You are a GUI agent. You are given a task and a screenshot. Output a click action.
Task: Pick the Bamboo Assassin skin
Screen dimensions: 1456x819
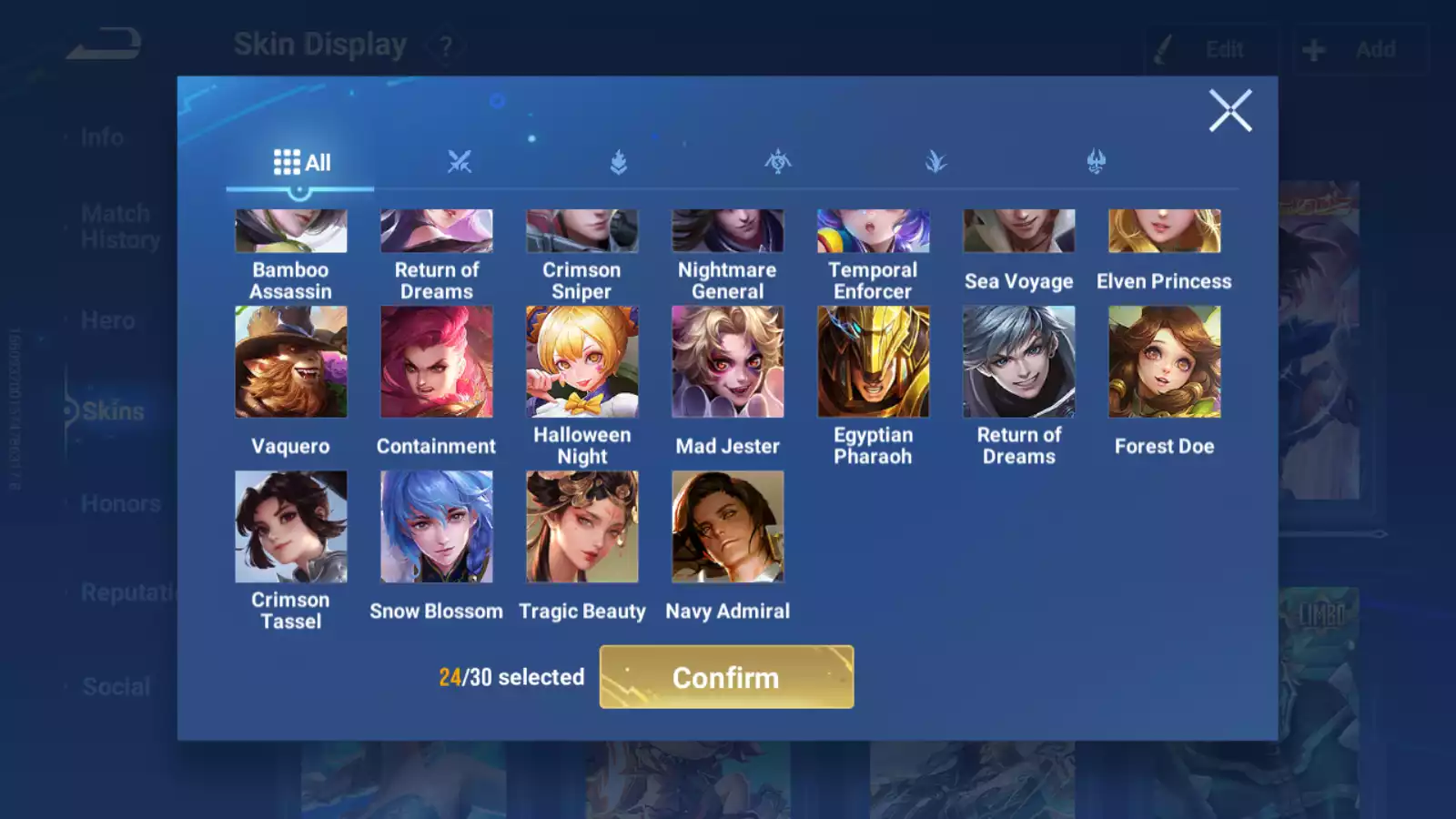pyautogui.click(x=291, y=232)
